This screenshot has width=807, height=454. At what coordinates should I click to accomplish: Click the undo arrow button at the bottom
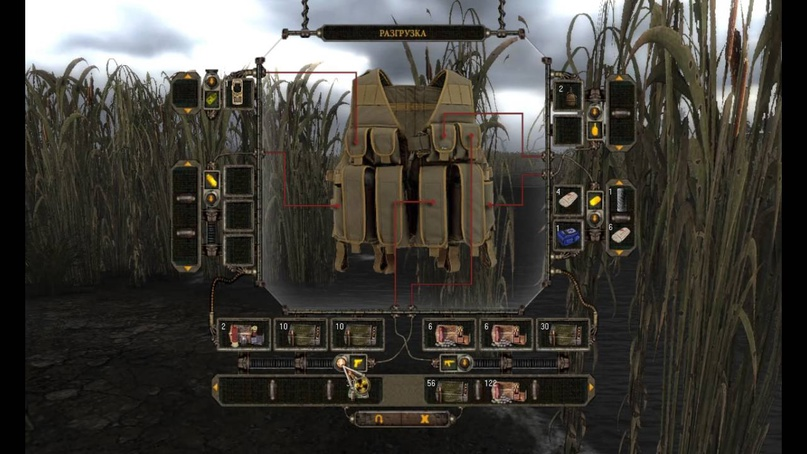[379, 419]
